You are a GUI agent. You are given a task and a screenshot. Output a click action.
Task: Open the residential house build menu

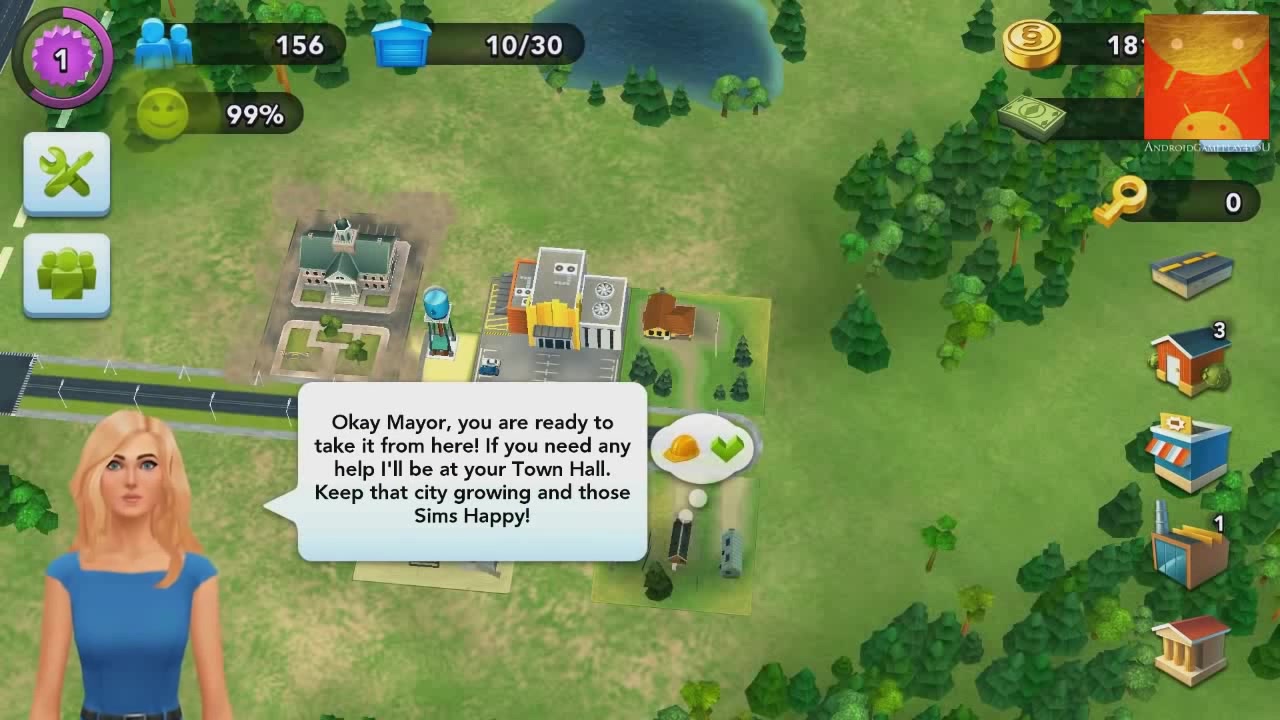(x=1190, y=362)
